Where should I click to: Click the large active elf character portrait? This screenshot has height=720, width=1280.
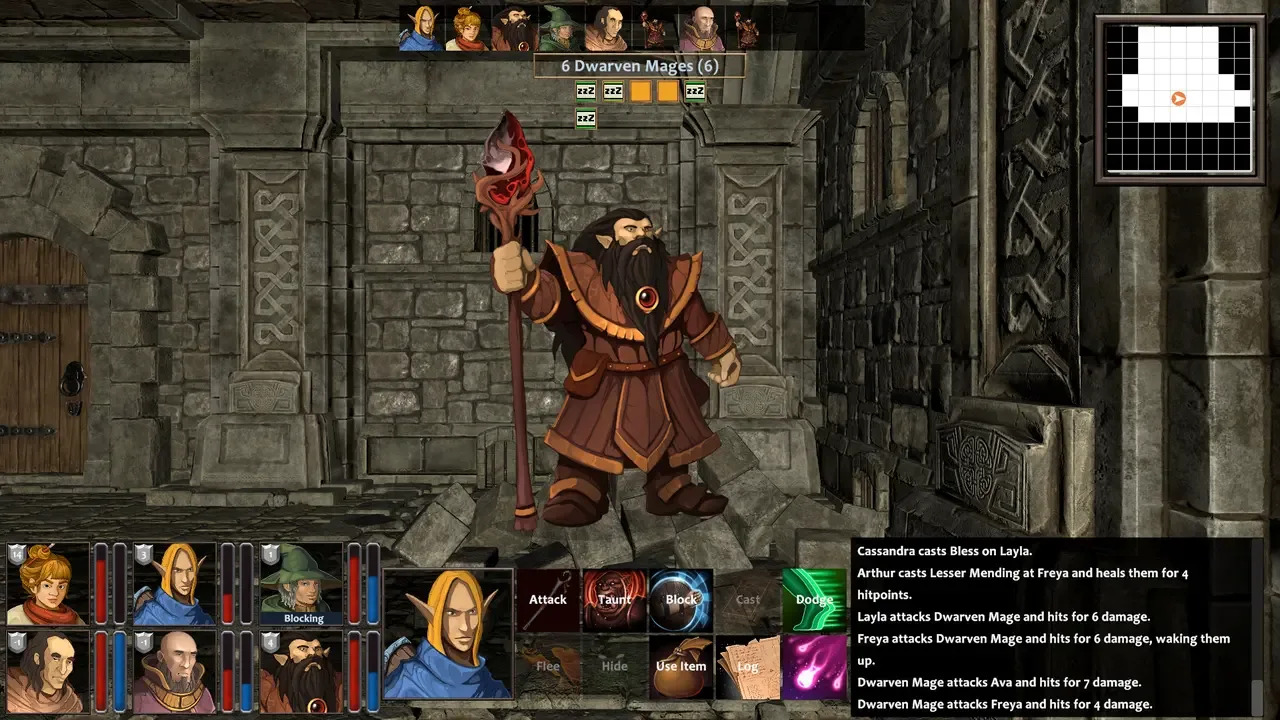(x=448, y=633)
